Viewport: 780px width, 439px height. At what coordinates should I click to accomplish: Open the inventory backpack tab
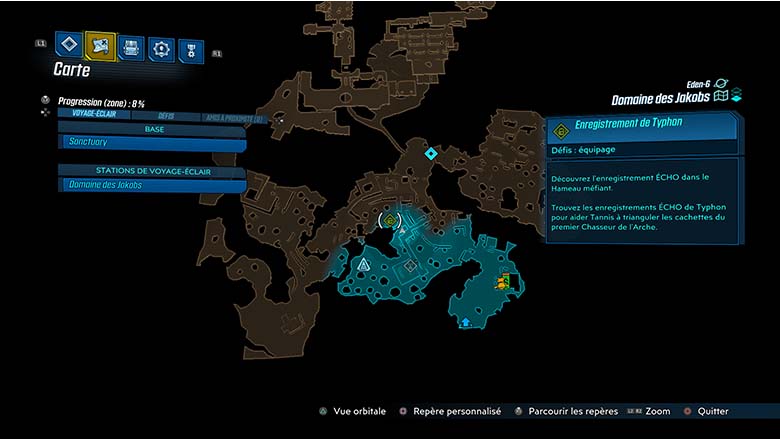131,48
